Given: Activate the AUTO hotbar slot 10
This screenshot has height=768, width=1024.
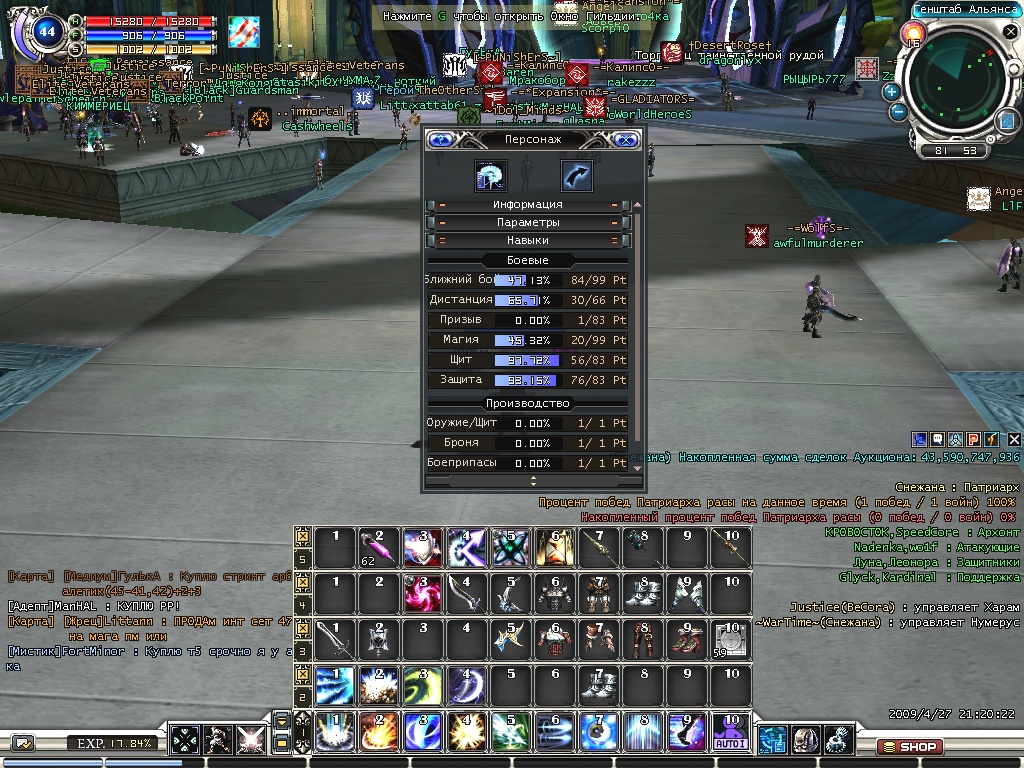Looking at the screenshot, I should coord(730,732).
